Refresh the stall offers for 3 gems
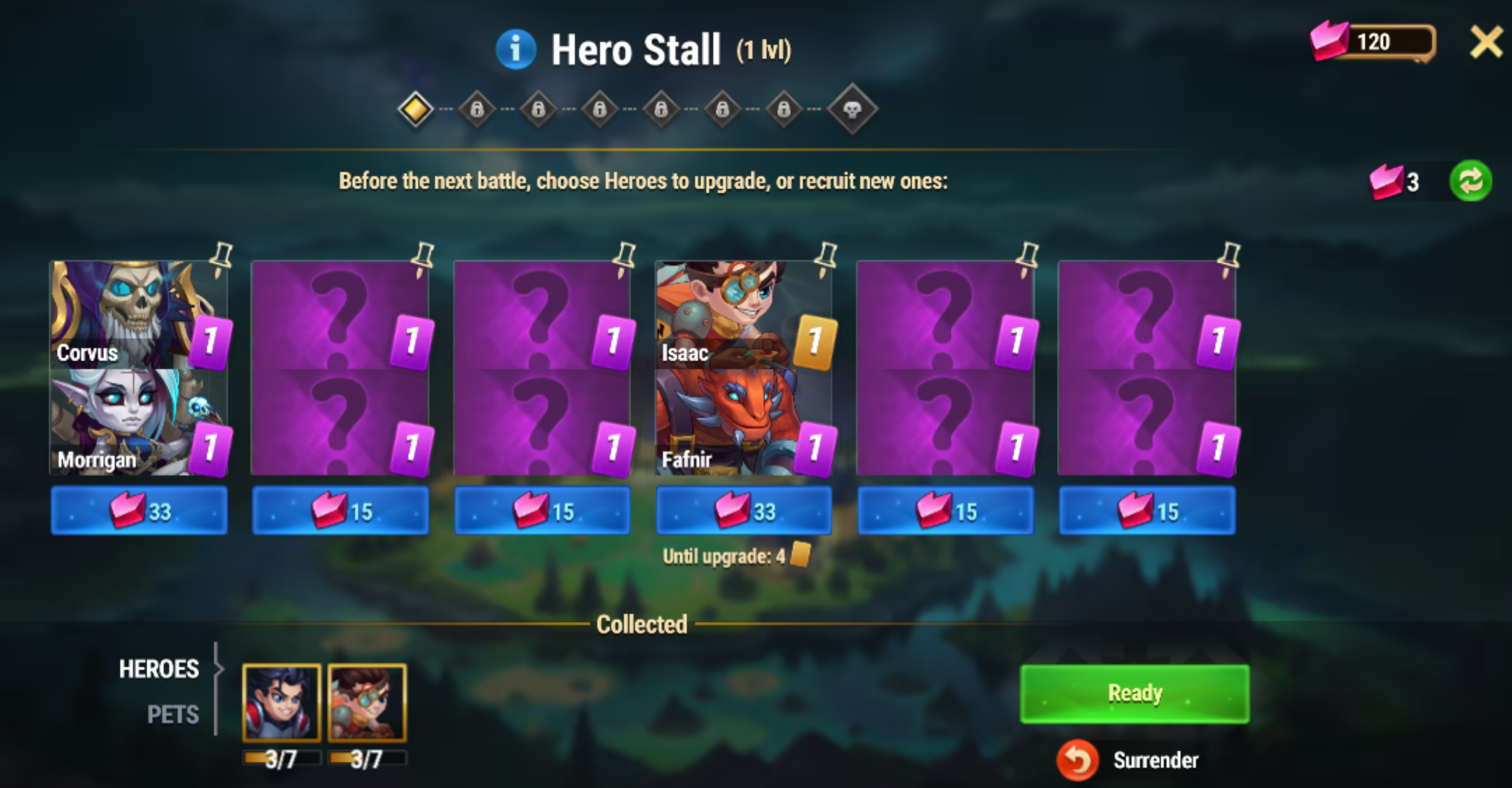Viewport: 1512px width, 788px height. [x=1470, y=181]
